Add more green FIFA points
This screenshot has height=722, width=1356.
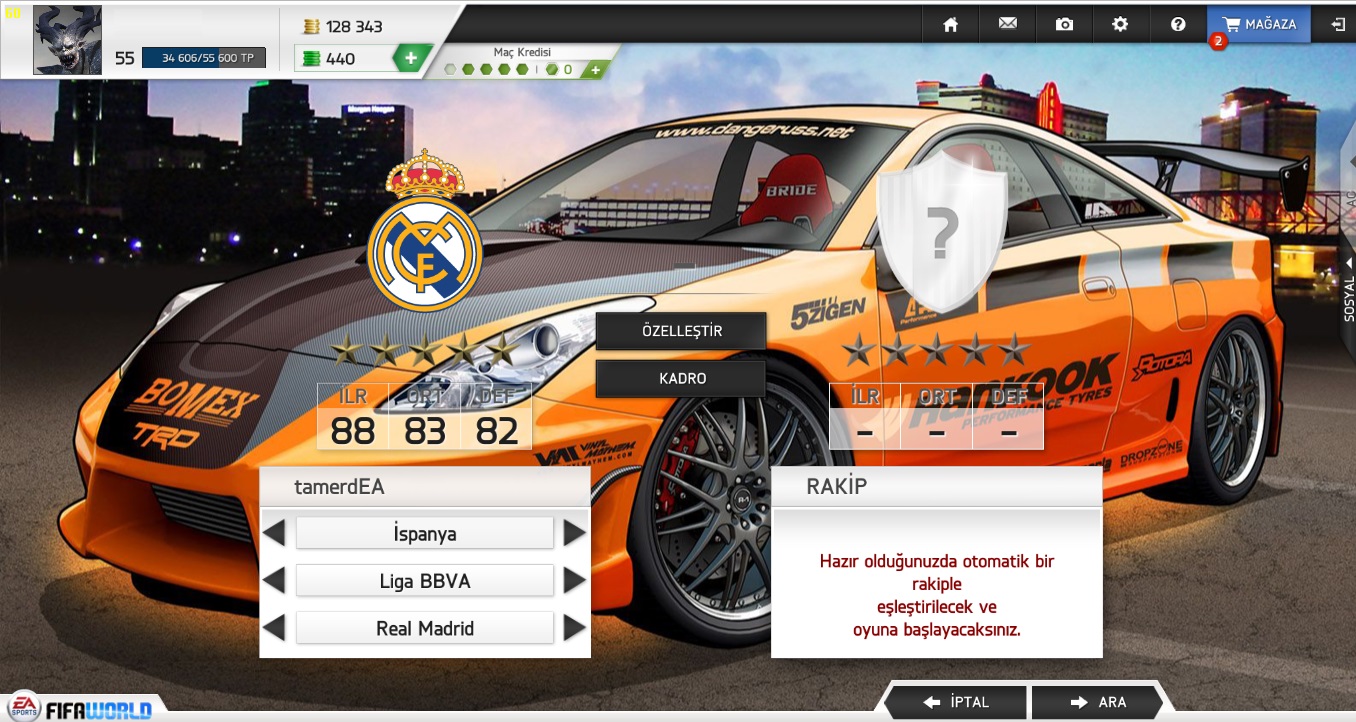[x=411, y=58]
